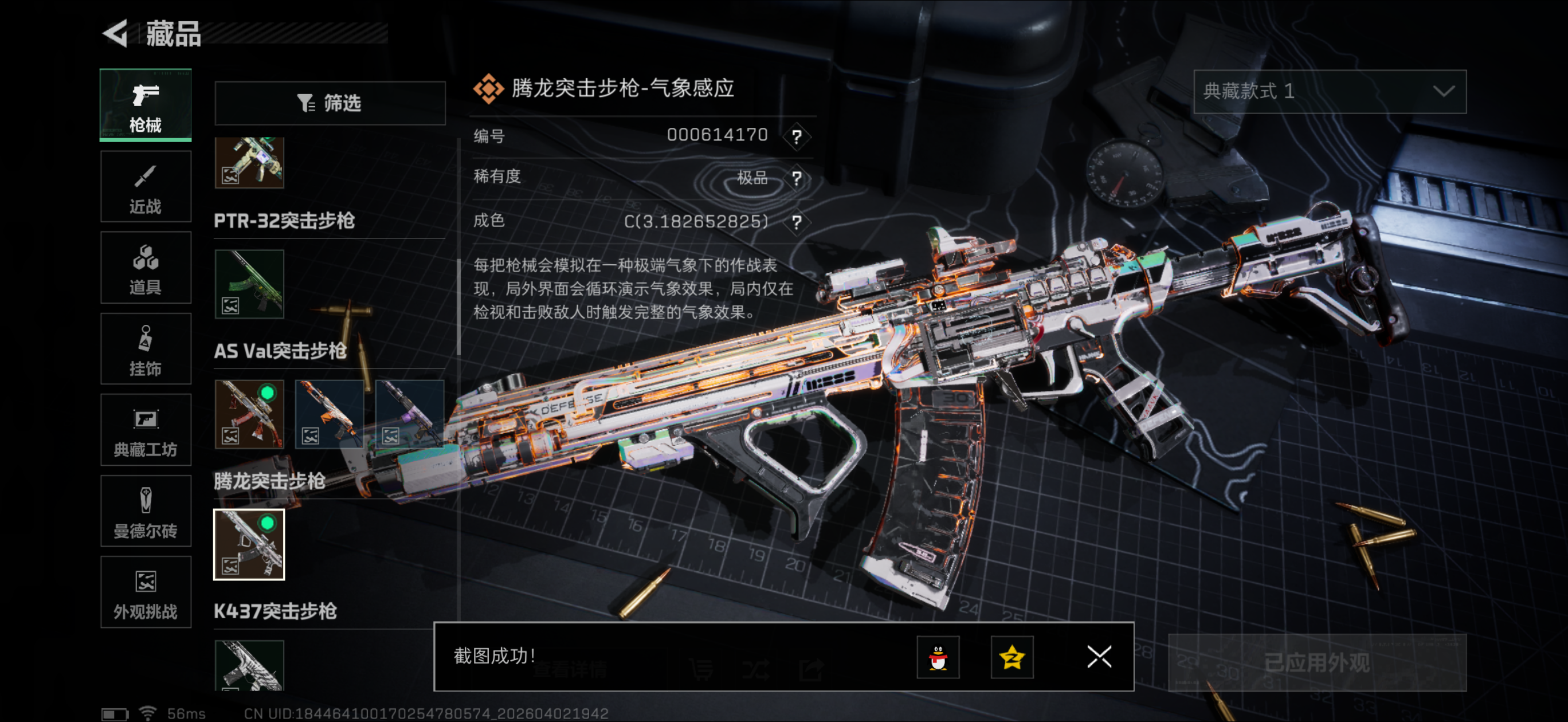Switch to the 曼德尔砖 tab
This screenshot has width=1568, height=722.
[x=146, y=511]
